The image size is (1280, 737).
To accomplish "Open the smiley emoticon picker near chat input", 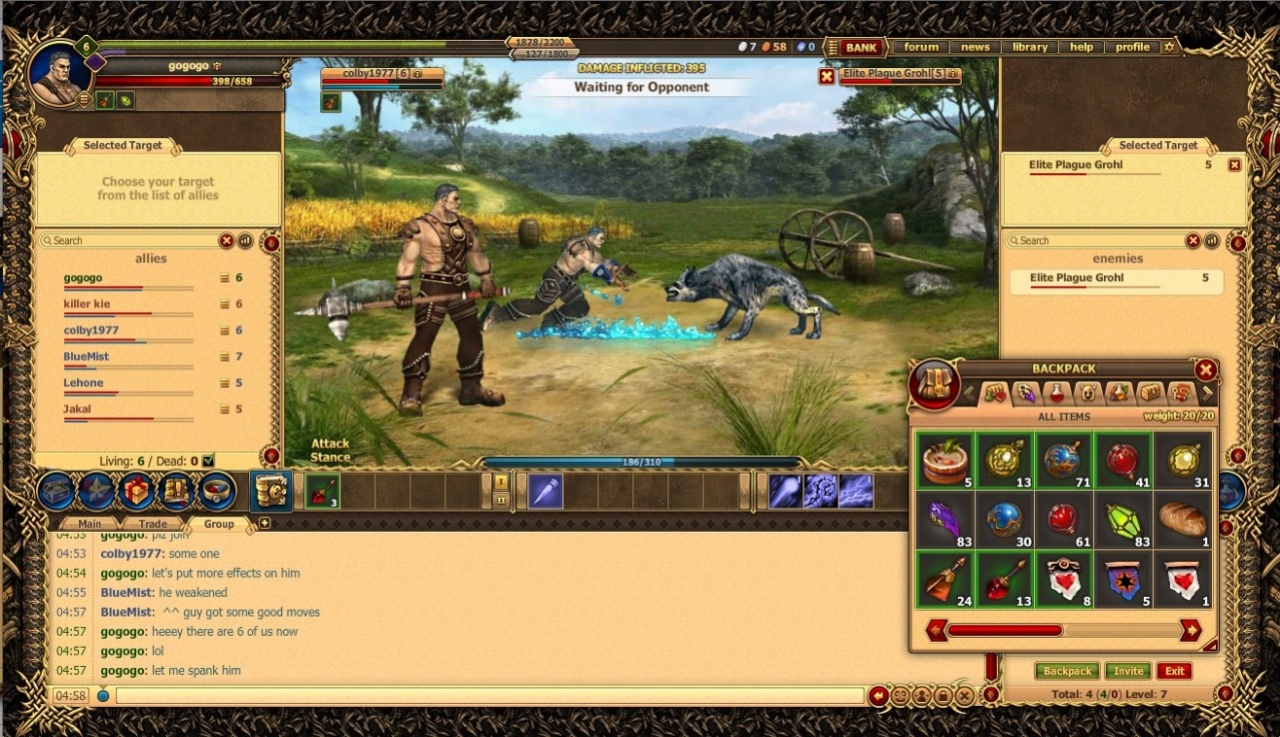I will click(x=901, y=695).
